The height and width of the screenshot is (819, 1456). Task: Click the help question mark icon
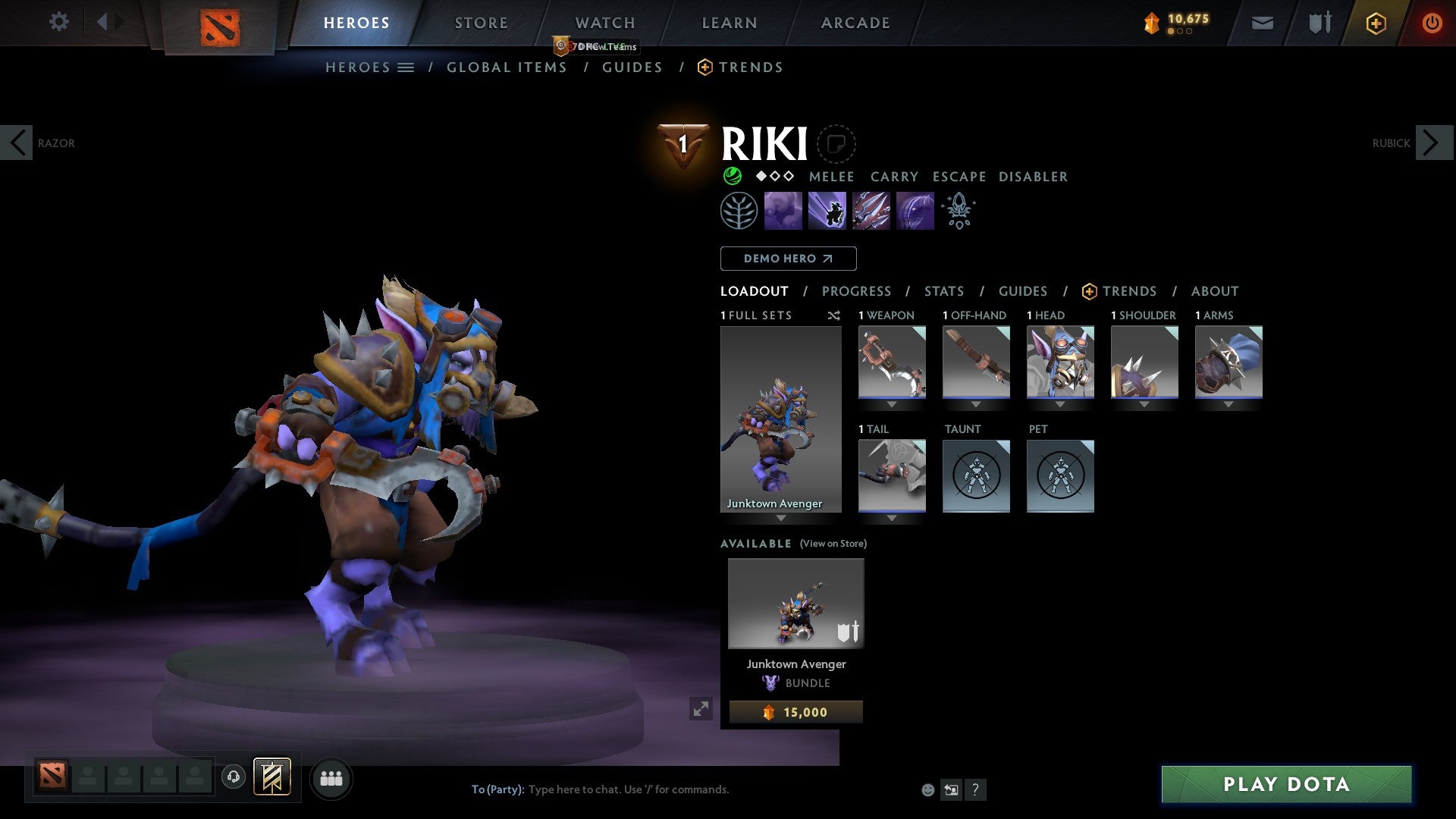click(x=975, y=789)
